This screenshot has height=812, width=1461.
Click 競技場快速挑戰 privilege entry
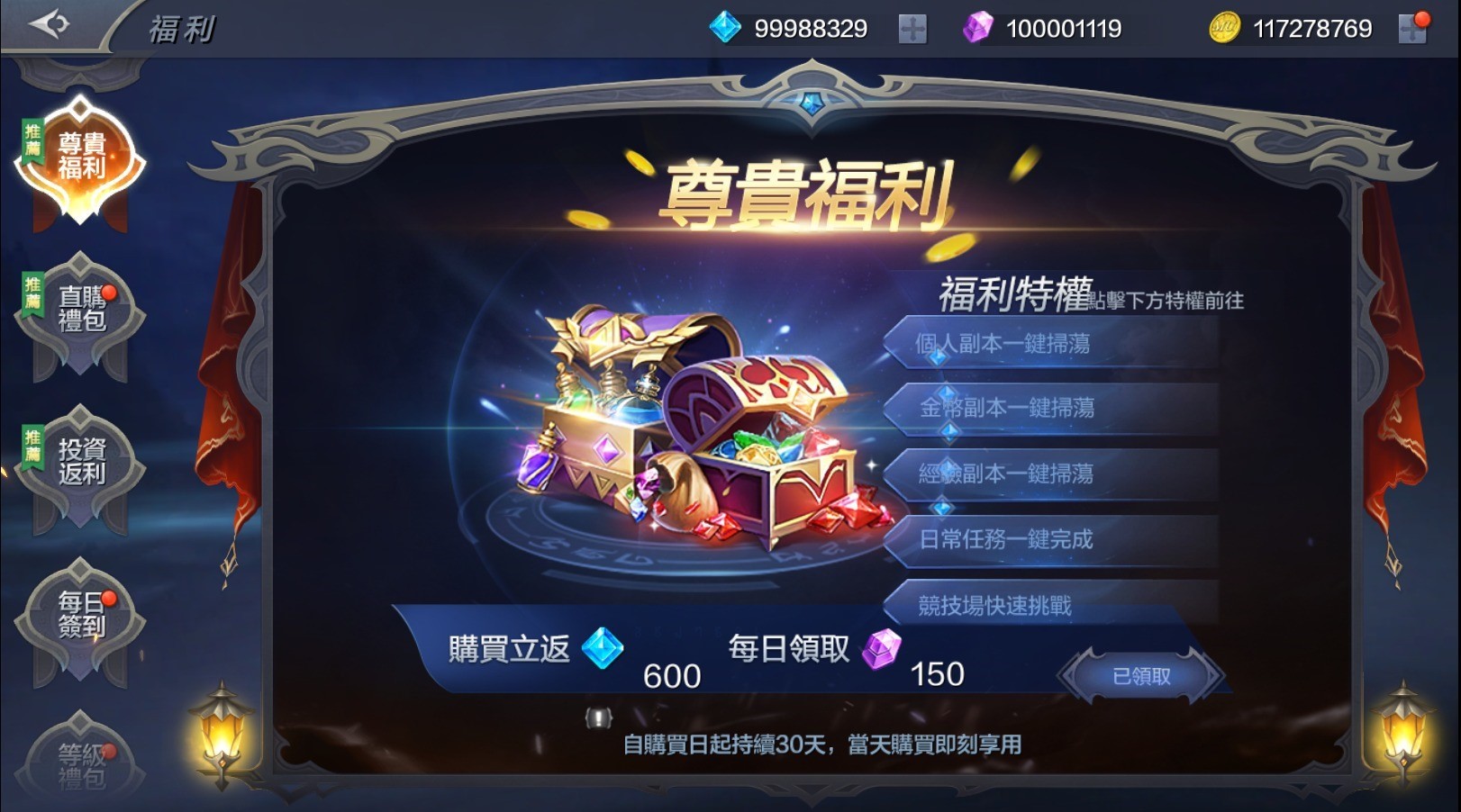(x=1054, y=606)
